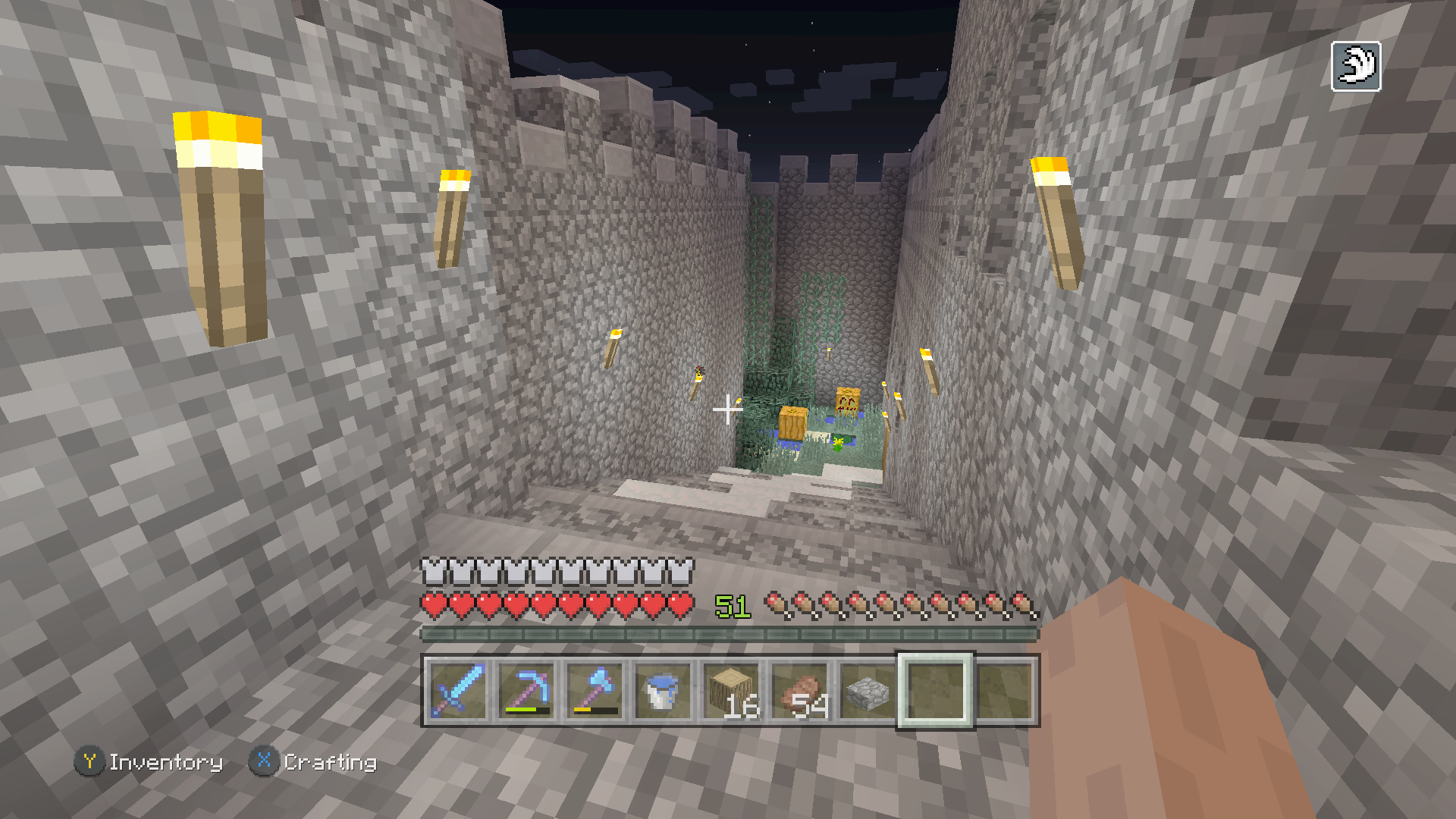Select the raw porkchop stack of 54
This screenshot has height=819, width=1456.
coord(799,691)
